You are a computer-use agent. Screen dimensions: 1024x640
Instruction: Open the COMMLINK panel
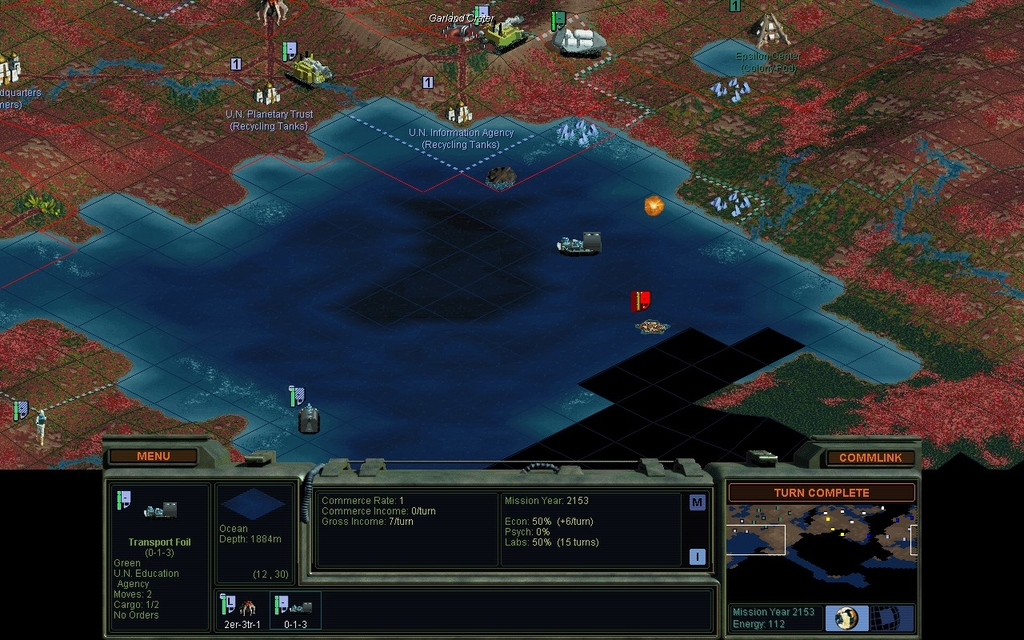[x=869, y=457]
